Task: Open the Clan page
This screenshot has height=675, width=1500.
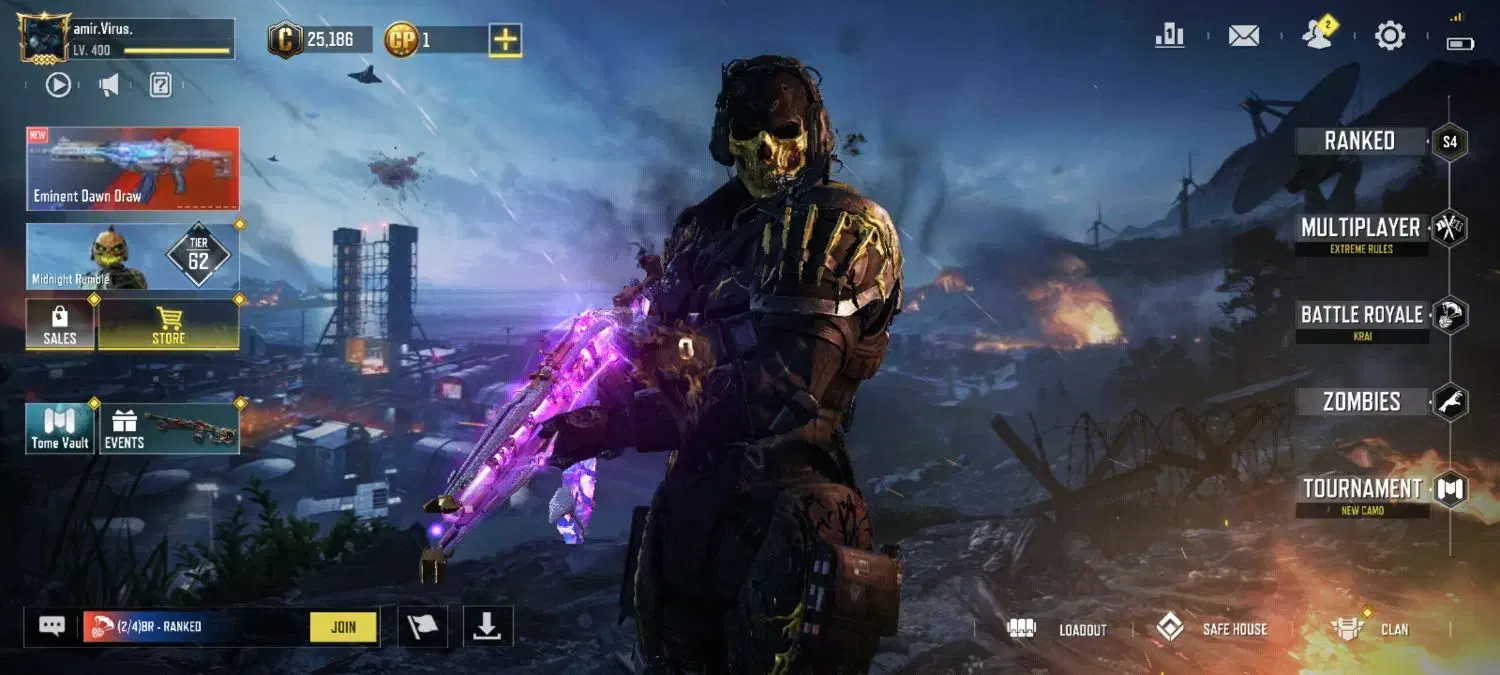Action: coord(1372,629)
